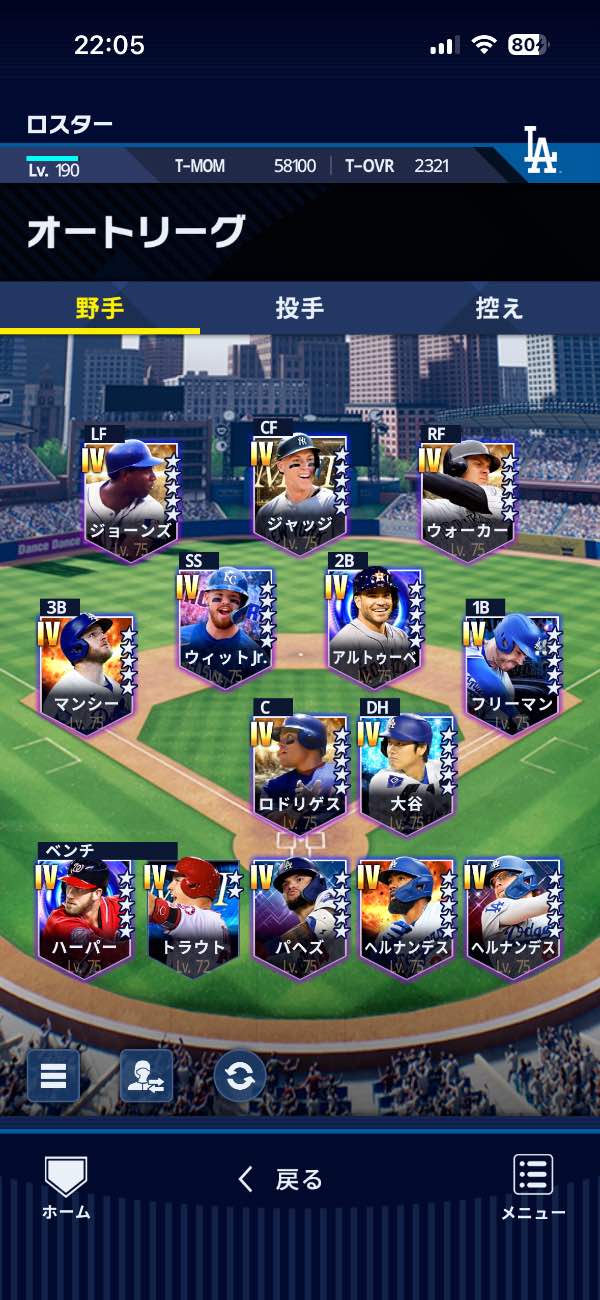Select the 野手 tab

[100, 308]
